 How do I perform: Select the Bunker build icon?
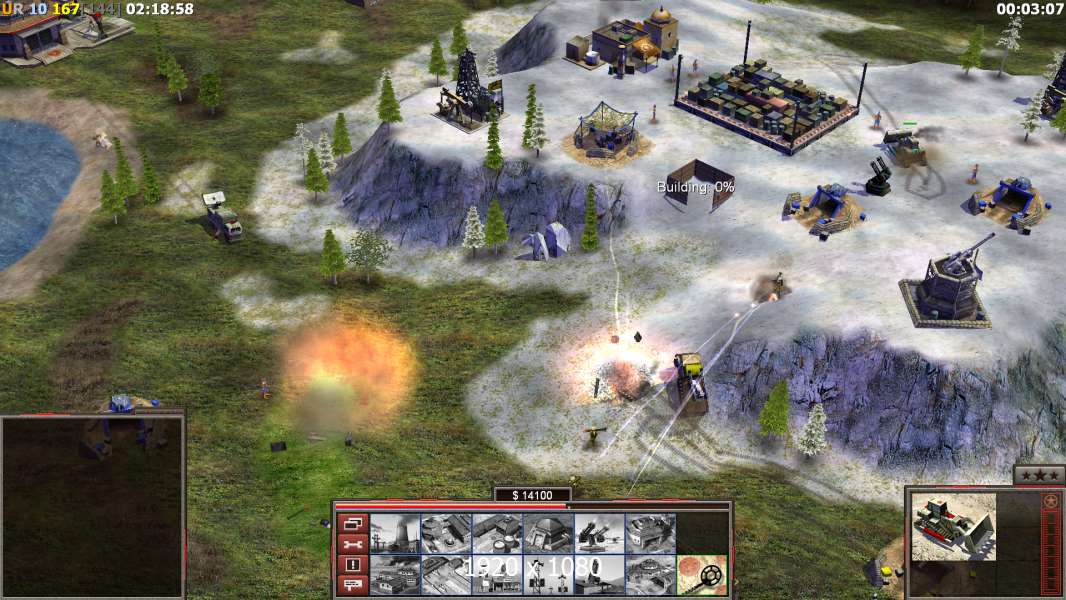(x=547, y=533)
